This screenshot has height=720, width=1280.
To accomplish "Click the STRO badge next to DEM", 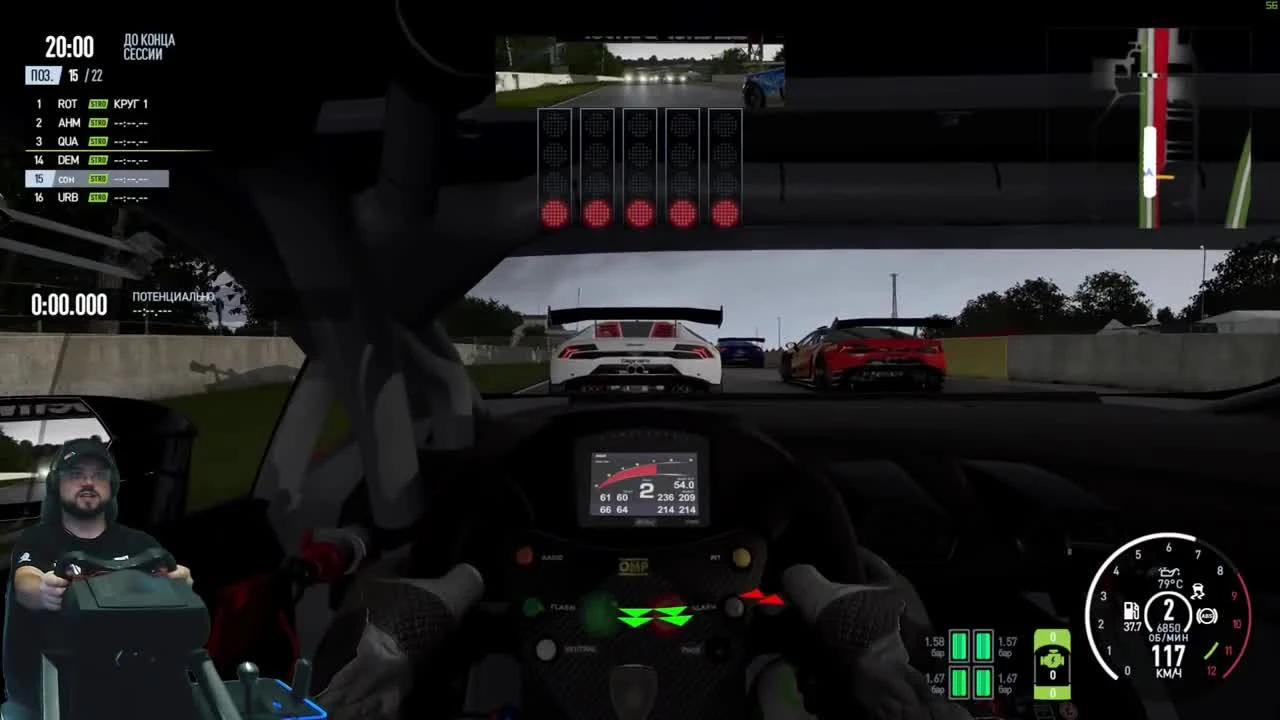I will click(x=98, y=159).
